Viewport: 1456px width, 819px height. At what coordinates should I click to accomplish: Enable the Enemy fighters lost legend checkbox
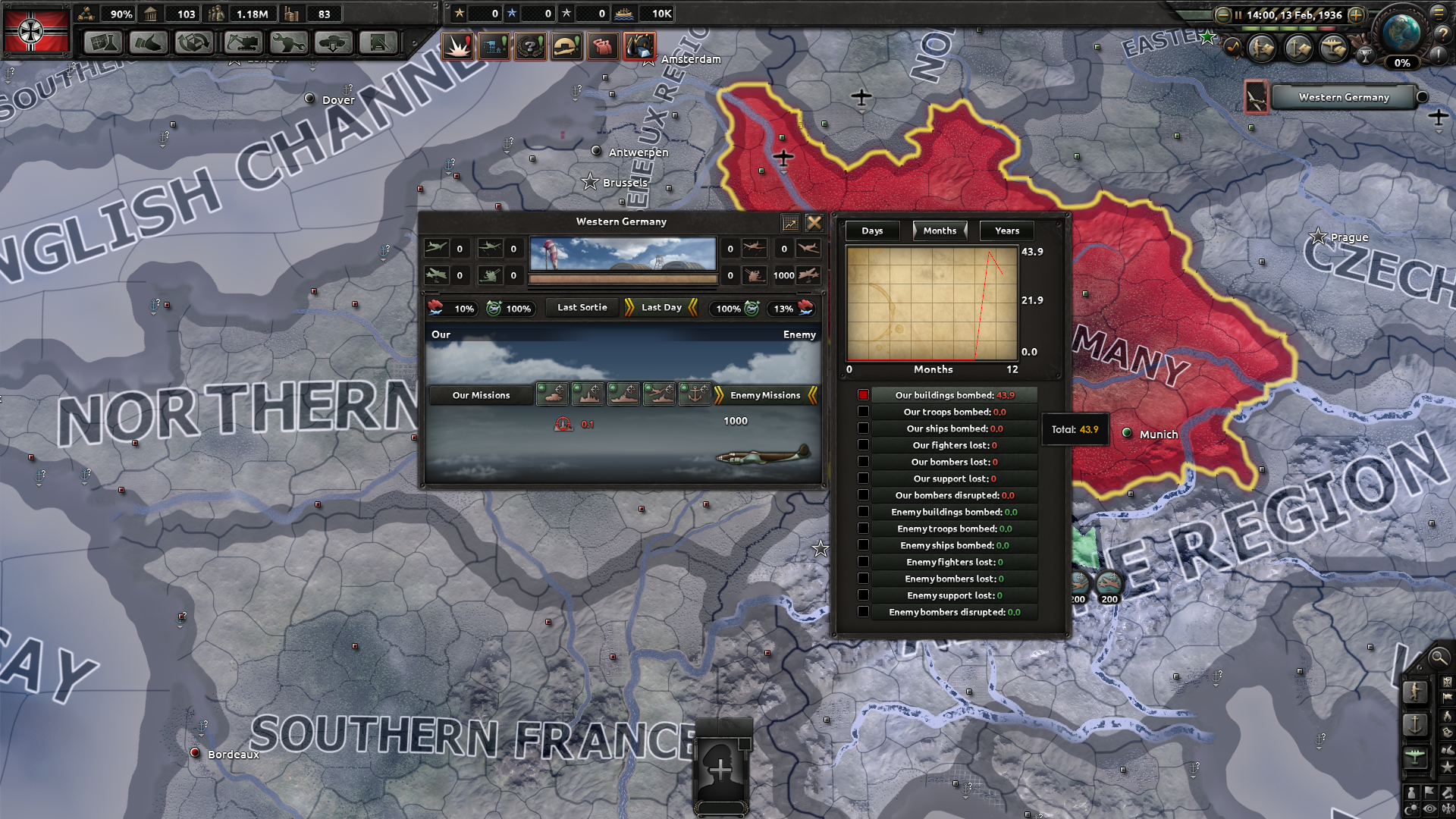point(864,561)
